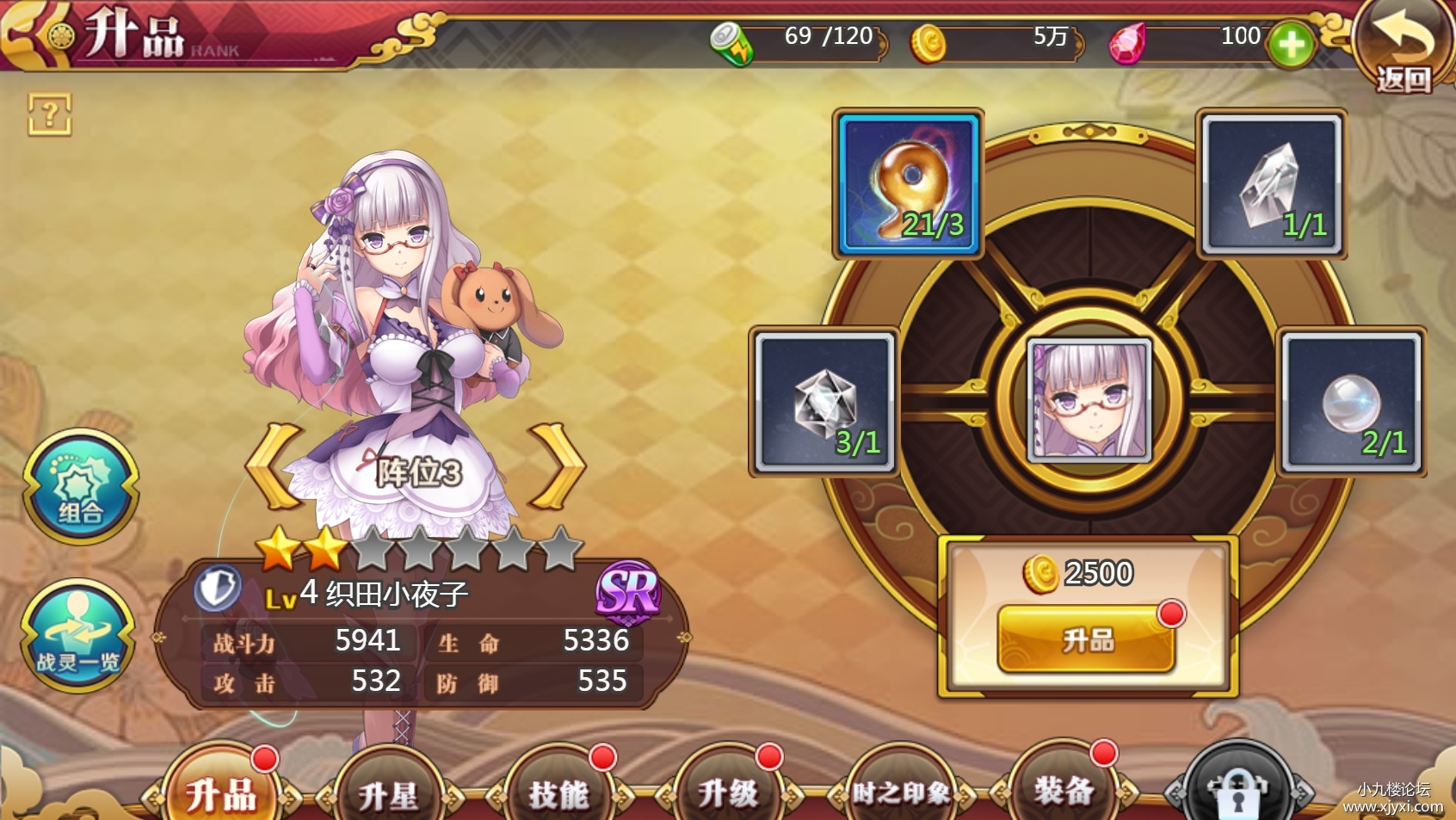Click the left arrow to switch from 阵位3
This screenshot has width=1456, height=820.
coord(271,468)
